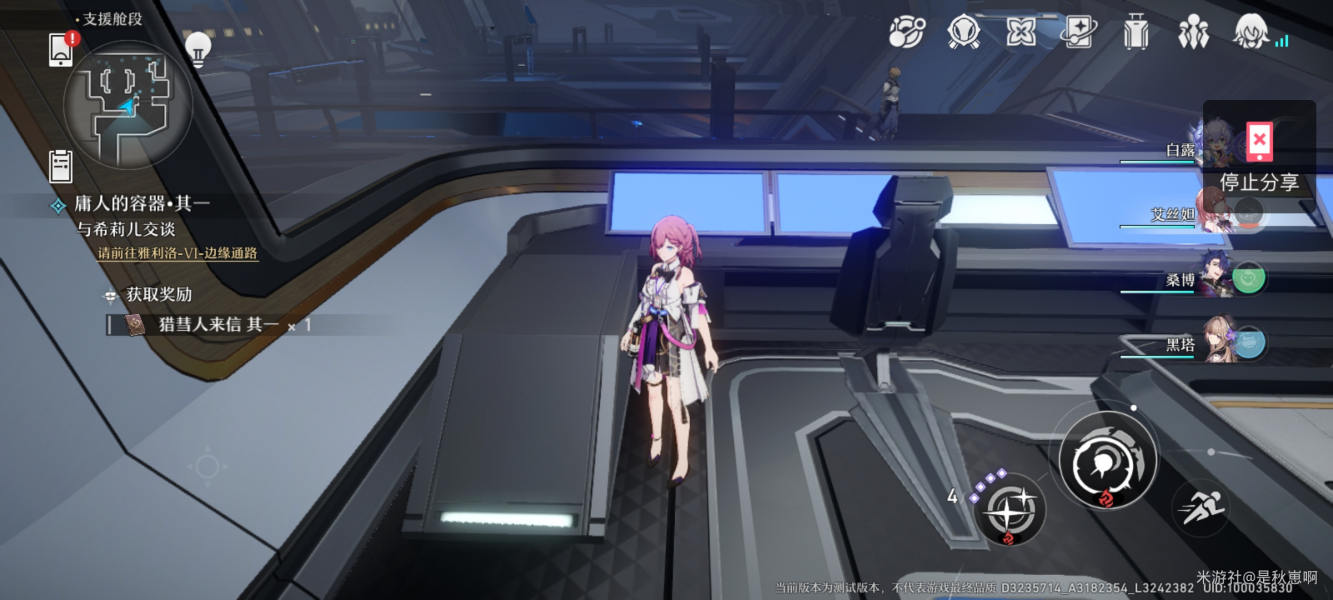Stop screen sharing via 停止分享

click(x=1259, y=160)
